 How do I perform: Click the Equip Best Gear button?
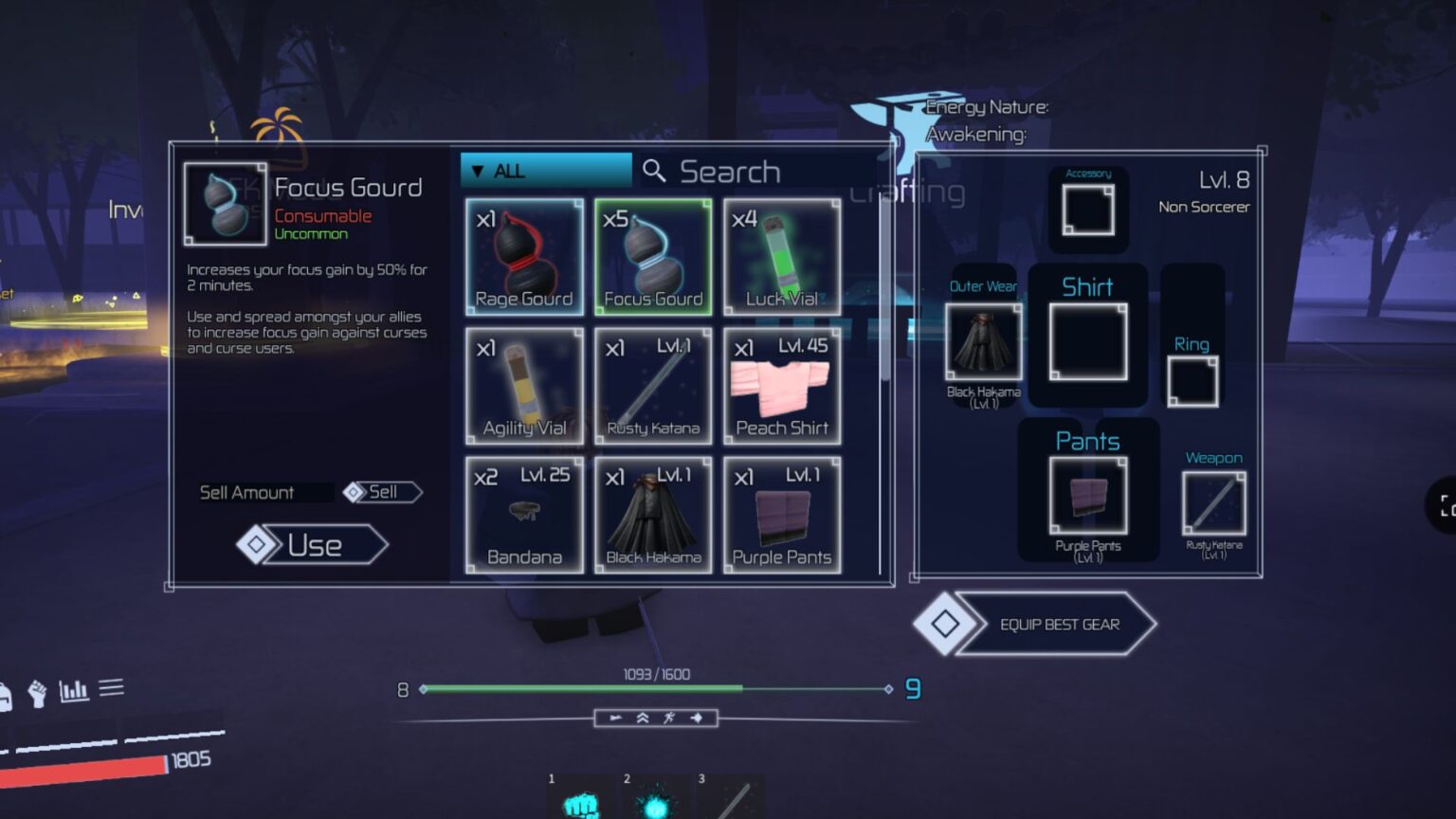pyautogui.click(x=1059, y=625)
